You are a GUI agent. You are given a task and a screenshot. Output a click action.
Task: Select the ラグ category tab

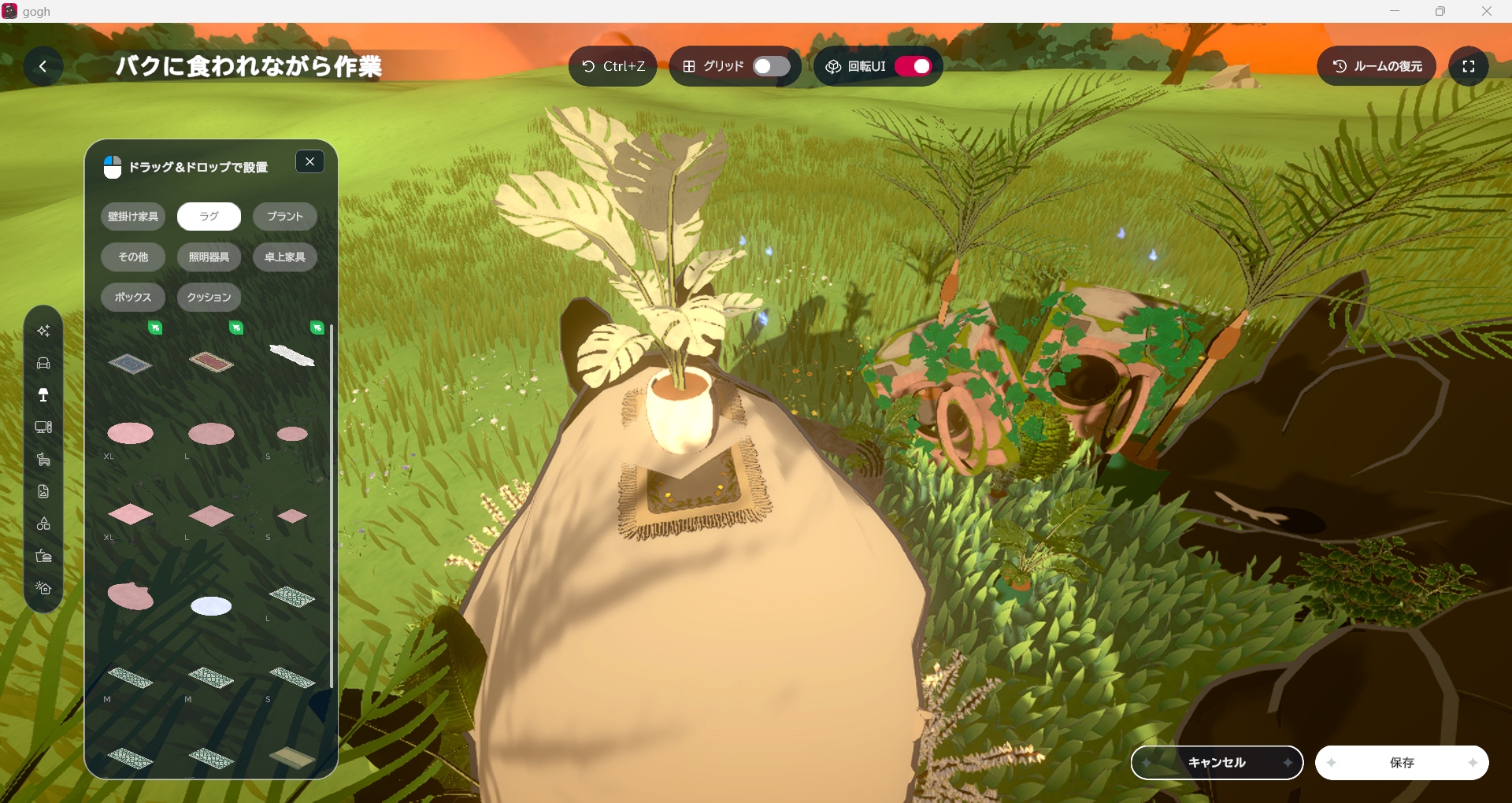click(x=209, y=216)
